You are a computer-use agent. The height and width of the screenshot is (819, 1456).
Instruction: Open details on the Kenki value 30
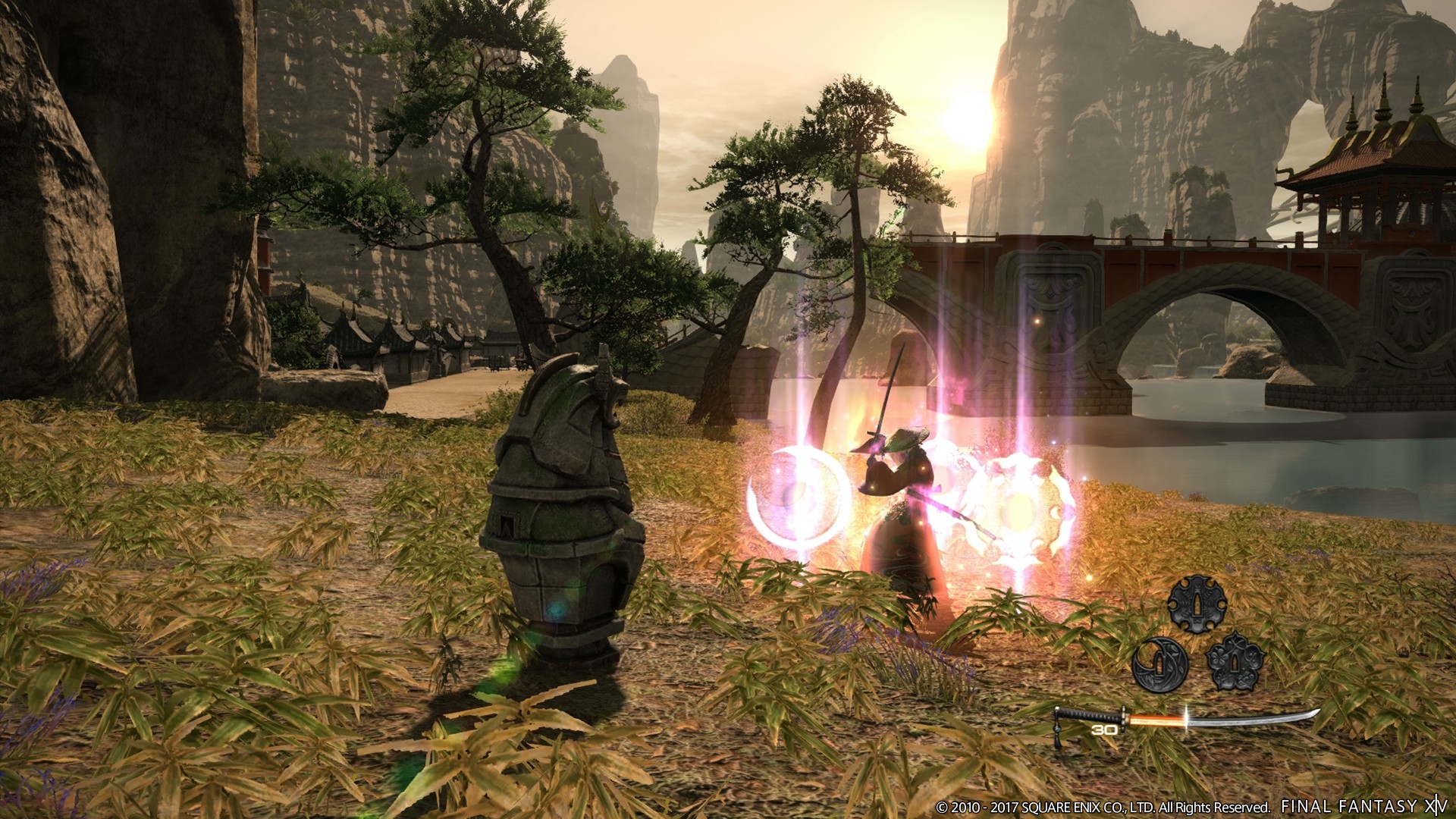point(1104,731)
